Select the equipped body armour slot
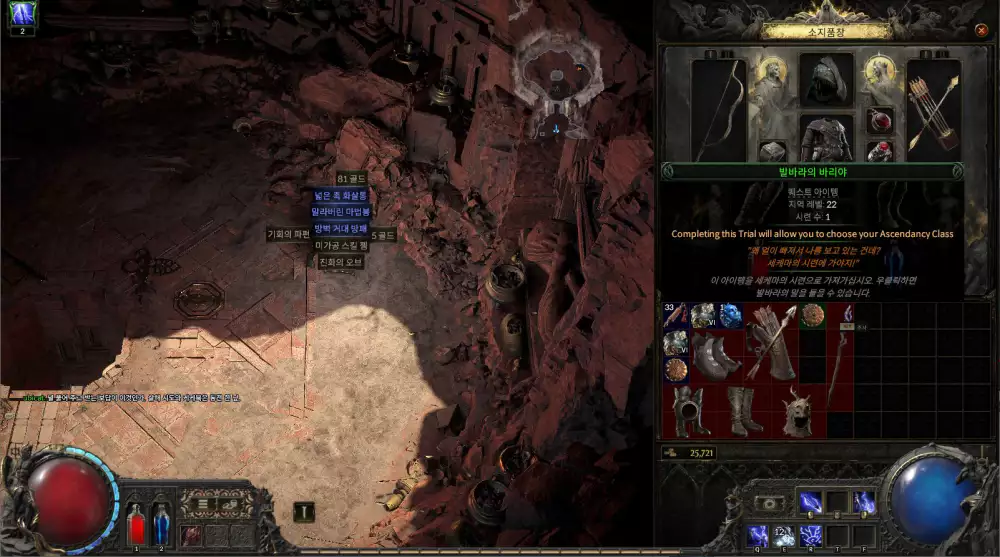 tap(826, 136)
